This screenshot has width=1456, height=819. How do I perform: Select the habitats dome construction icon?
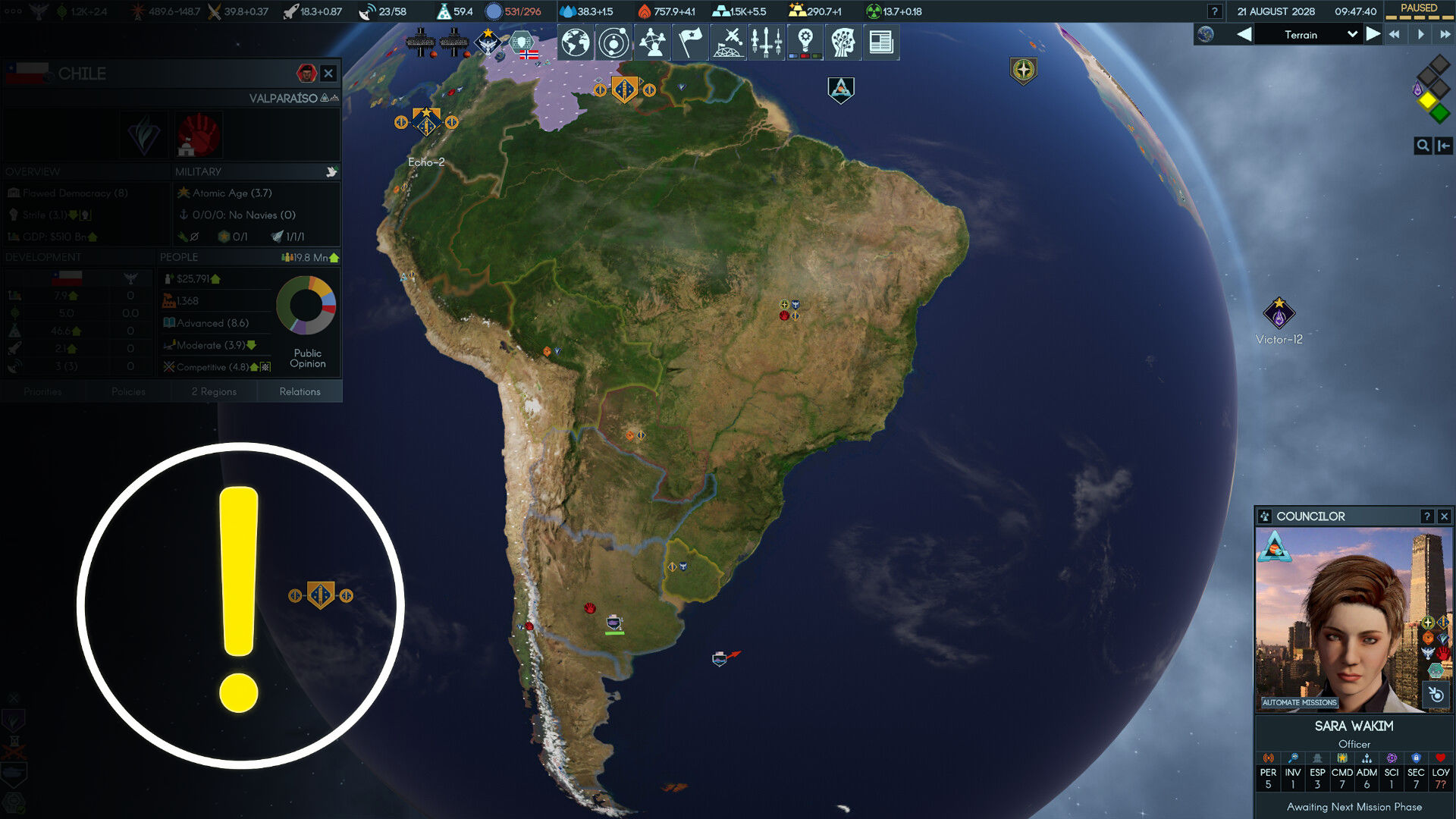[x=728, y=43]
